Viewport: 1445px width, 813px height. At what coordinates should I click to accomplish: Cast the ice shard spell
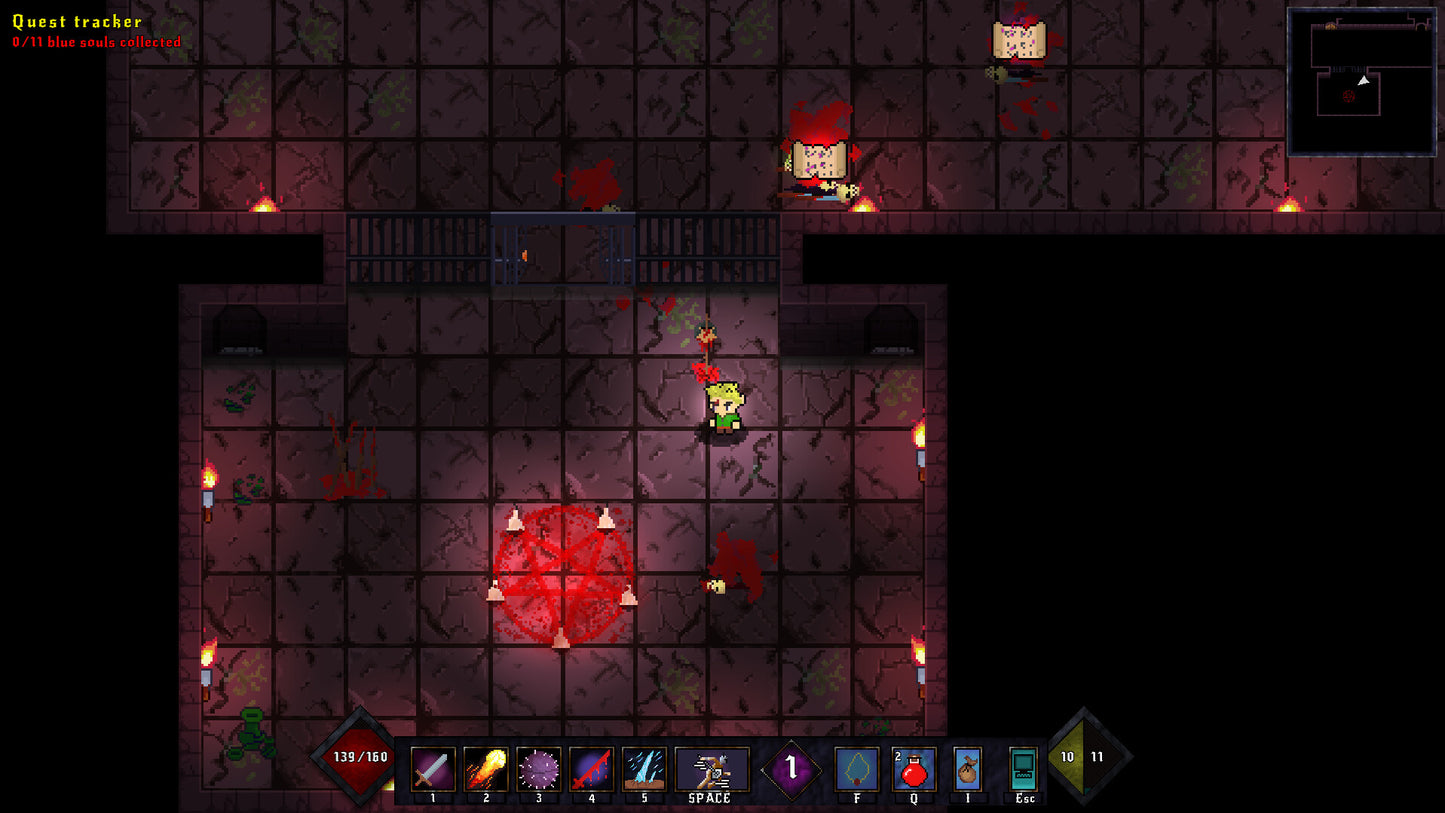point(644,770)
